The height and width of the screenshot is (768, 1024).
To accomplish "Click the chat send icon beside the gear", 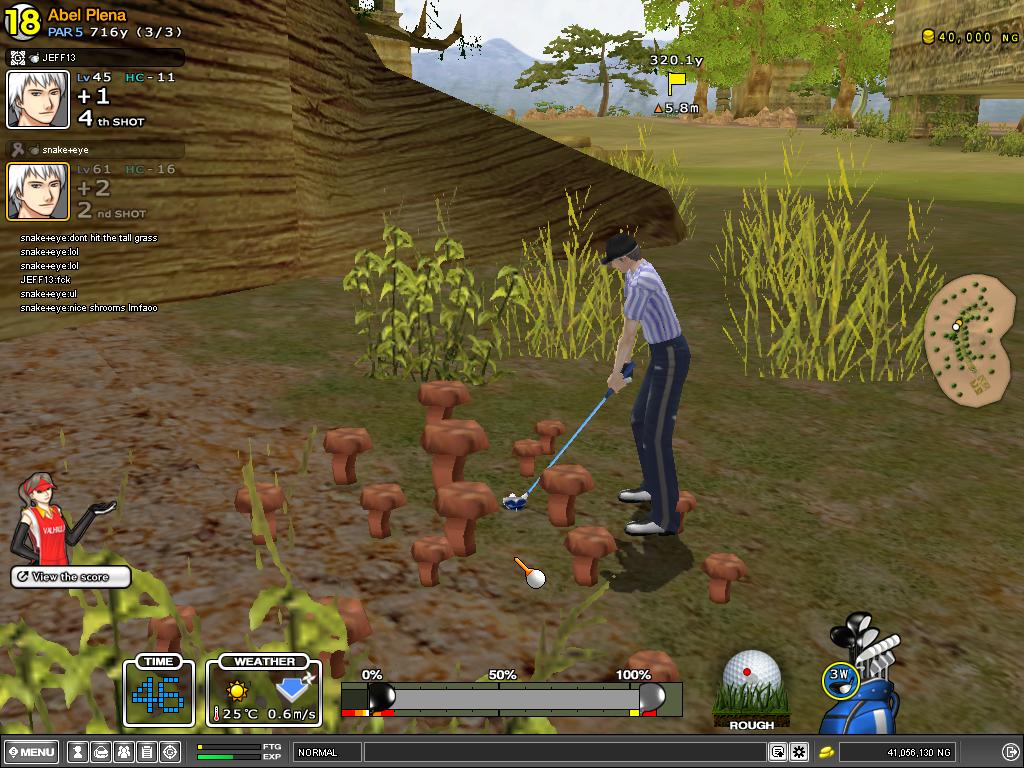I will pyautogui.click(x=778, y=752).
